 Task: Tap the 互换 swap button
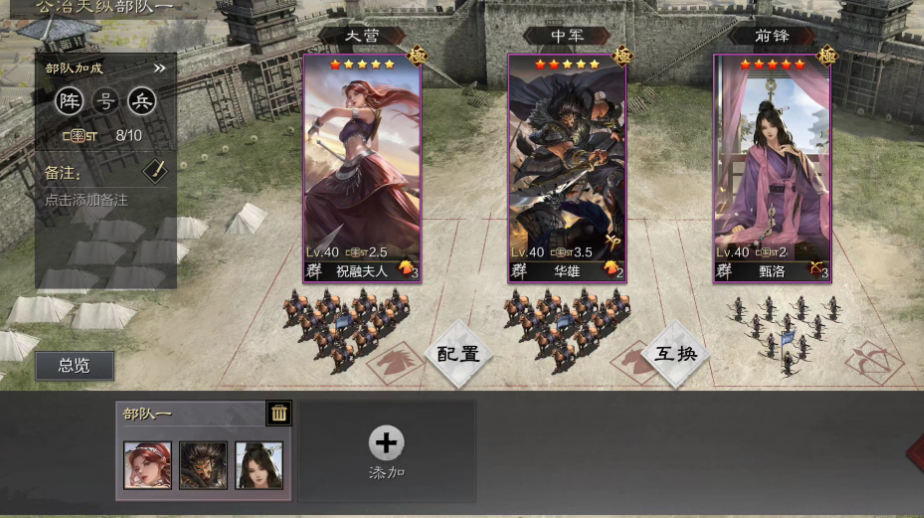[676, 353]
